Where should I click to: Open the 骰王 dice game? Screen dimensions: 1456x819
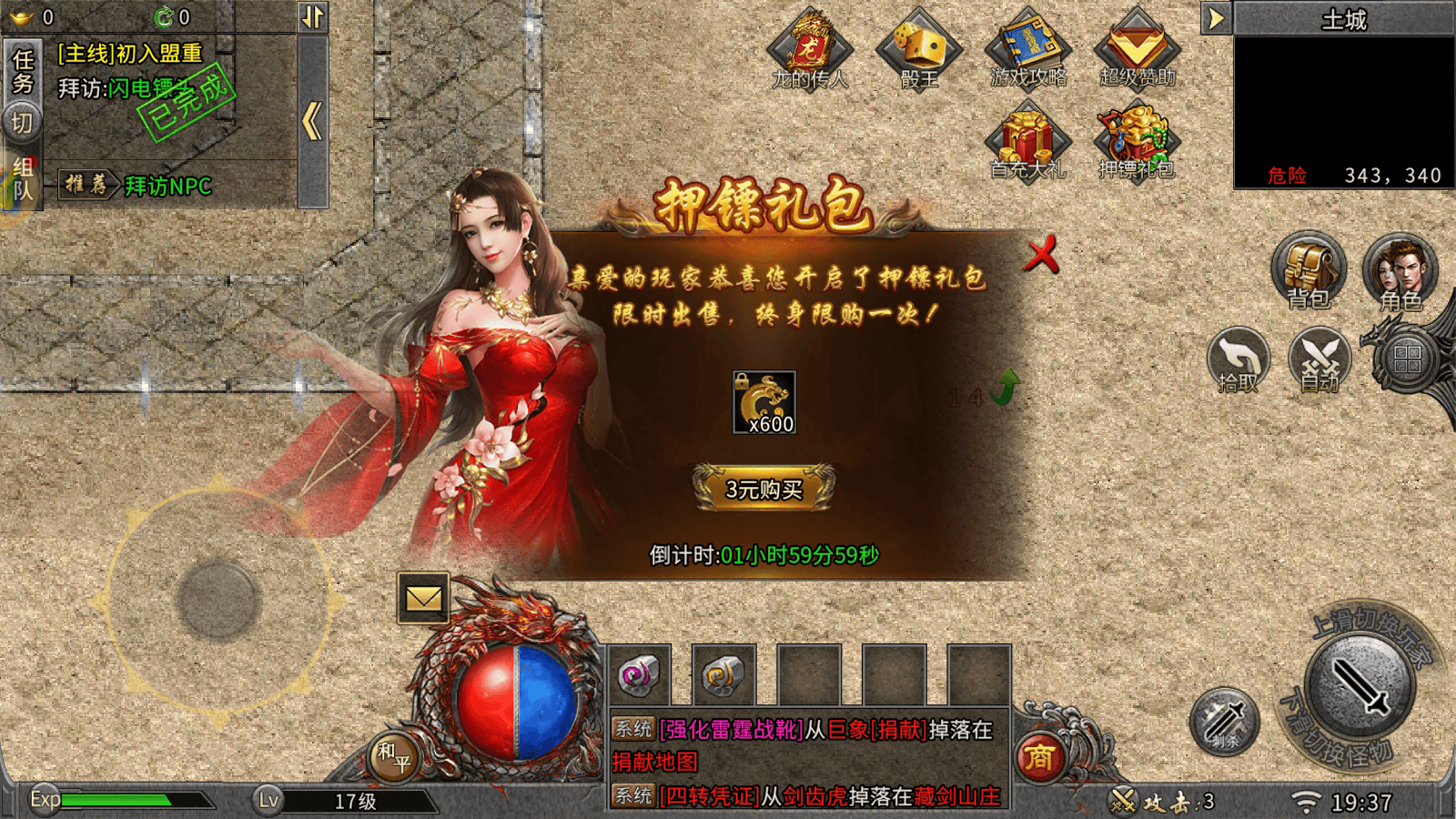click(919, 51)
